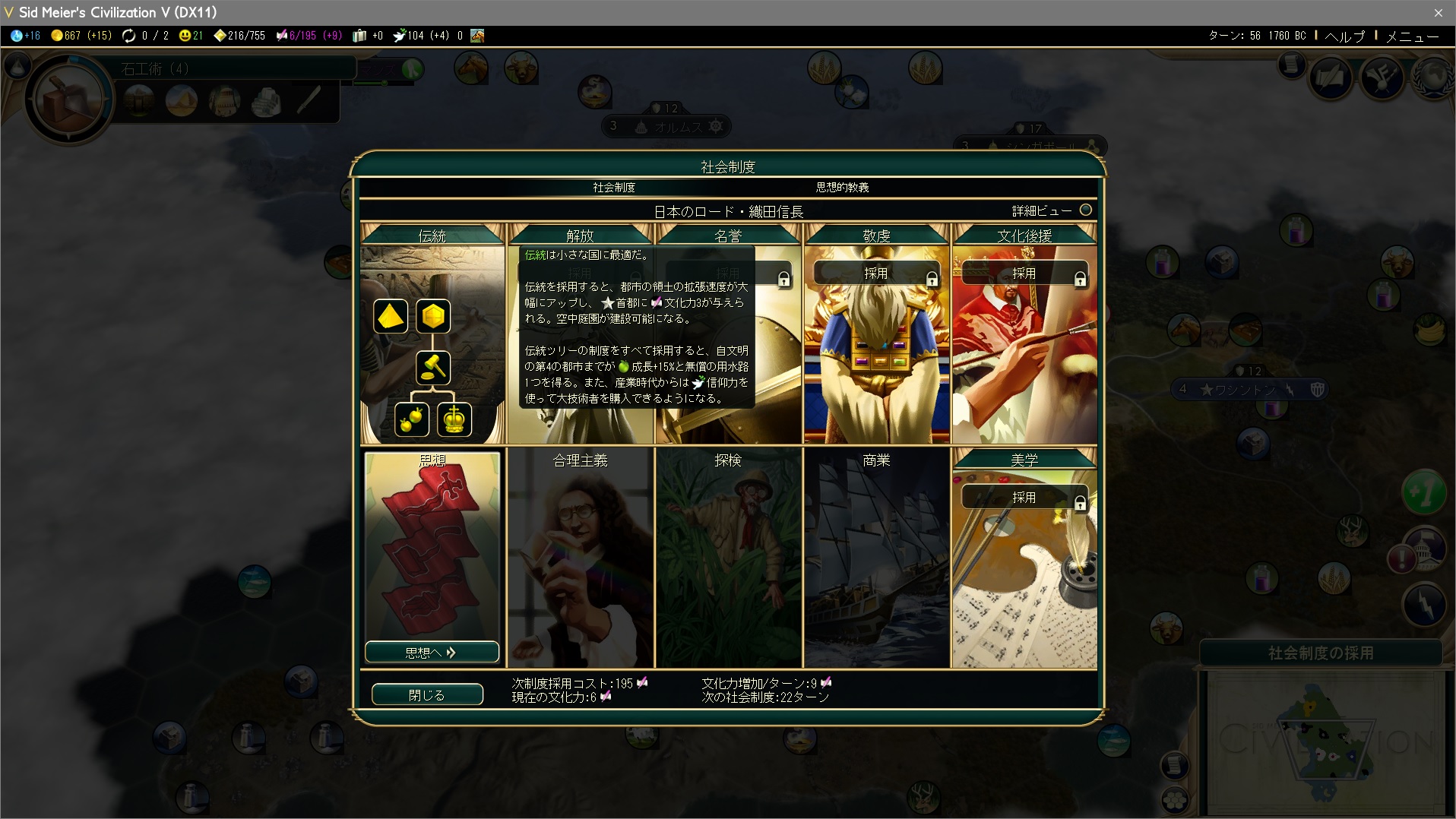Click the 伝統 (Tradition) tree header
1456x819 pixels.
click(432, 236)
